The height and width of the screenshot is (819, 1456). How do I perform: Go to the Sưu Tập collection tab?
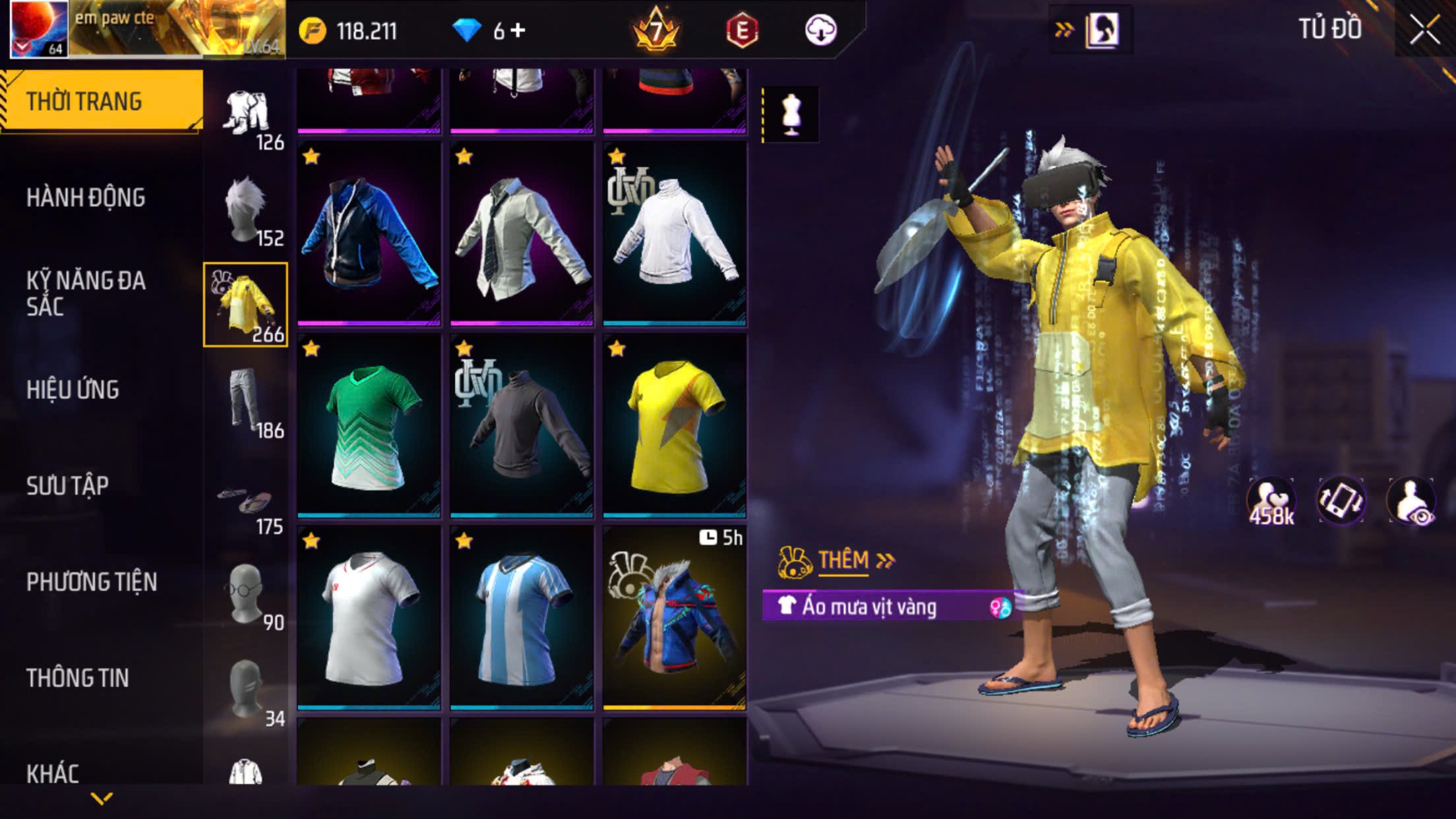tap(67, 485)
